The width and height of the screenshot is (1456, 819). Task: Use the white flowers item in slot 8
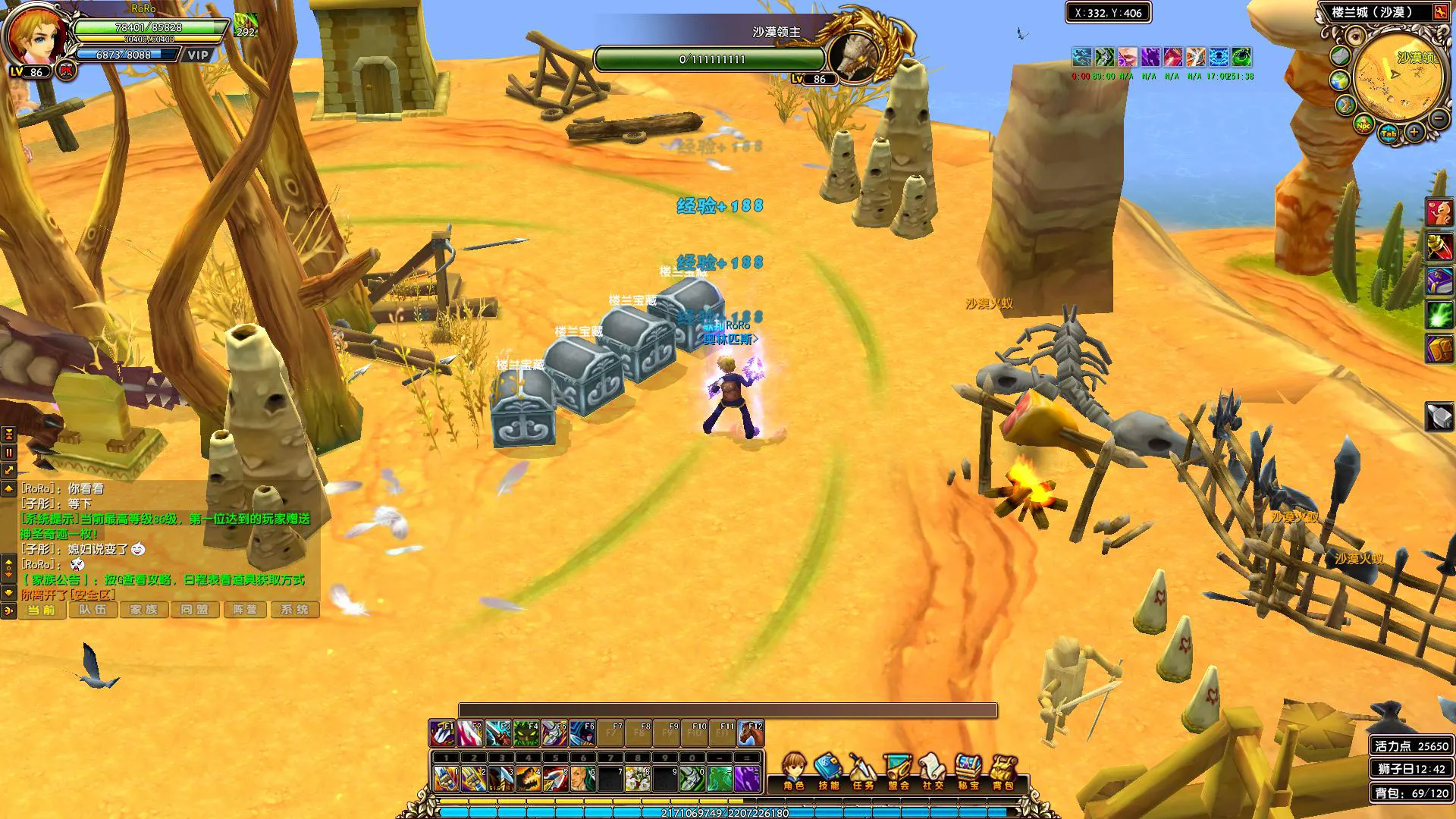pyautogui.click(x=637, y=779)
